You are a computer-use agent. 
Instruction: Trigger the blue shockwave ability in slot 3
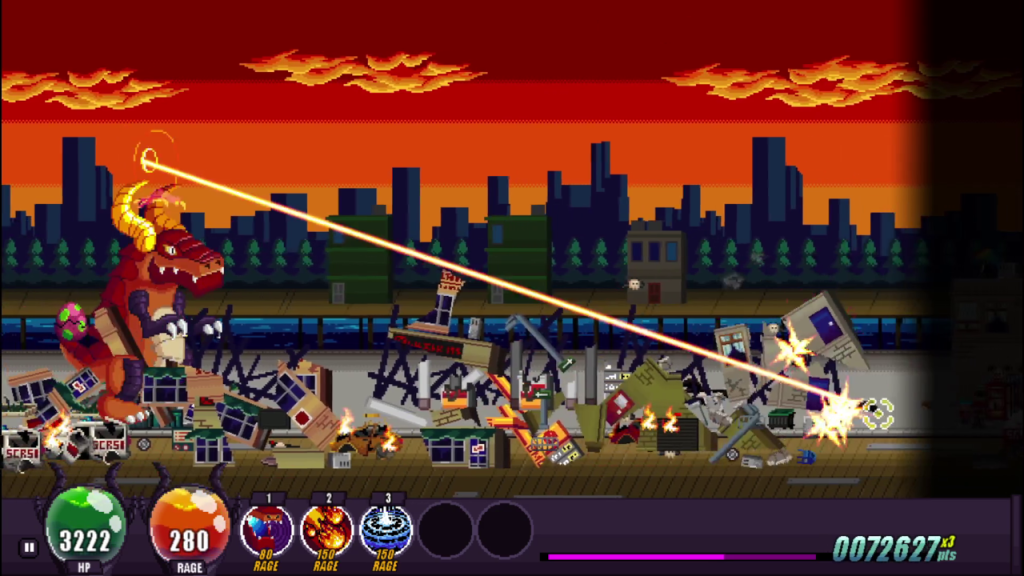point(386,529)
